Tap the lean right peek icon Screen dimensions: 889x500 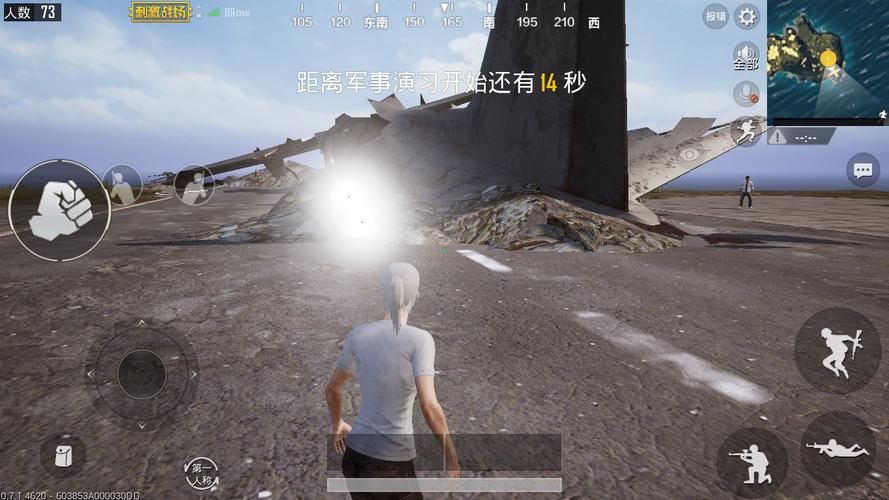(x=194, y=184)
